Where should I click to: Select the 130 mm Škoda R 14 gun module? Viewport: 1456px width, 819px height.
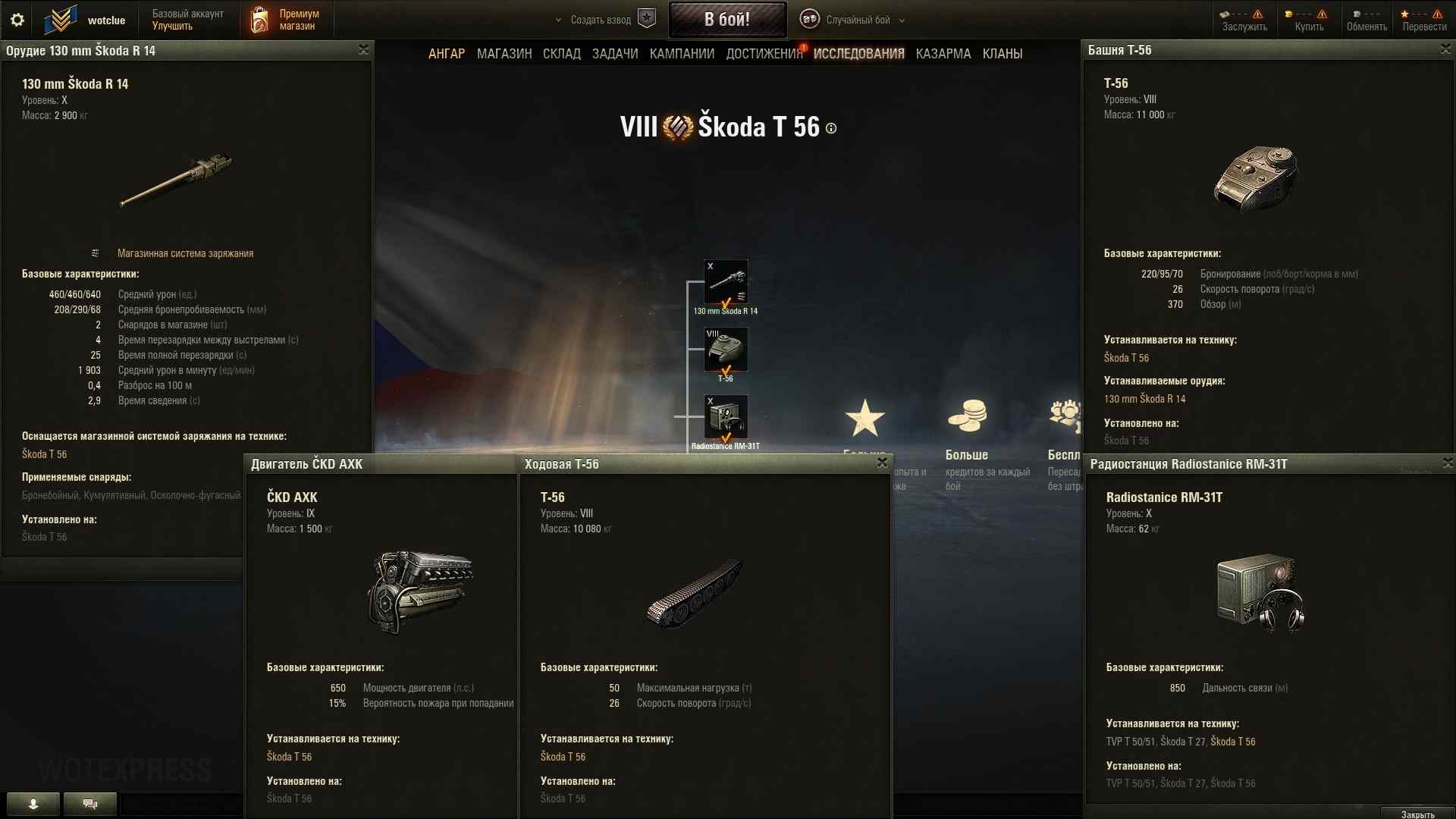pos(726,282)
